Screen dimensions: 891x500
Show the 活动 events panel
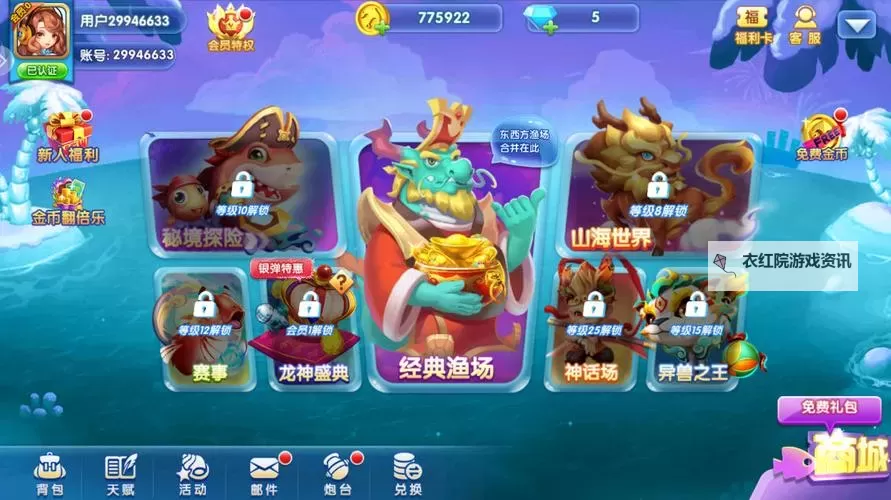[192, 473]
